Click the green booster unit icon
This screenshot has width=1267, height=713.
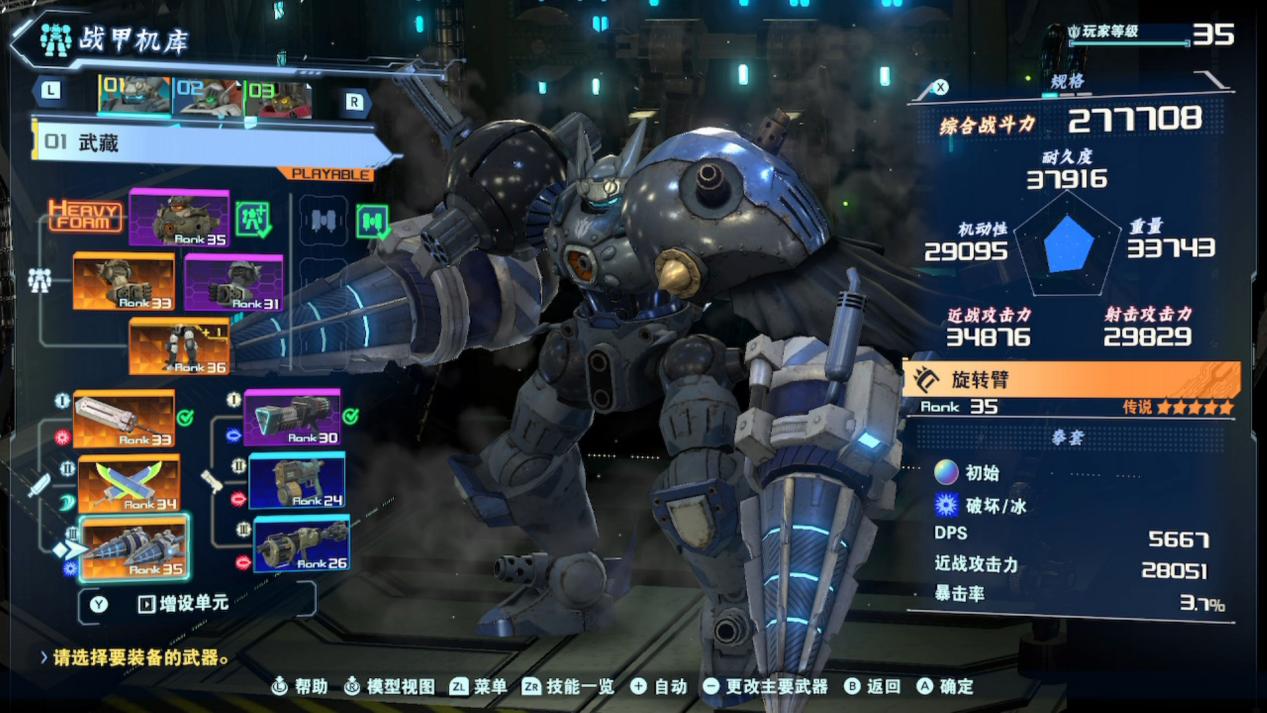point(372,221)
